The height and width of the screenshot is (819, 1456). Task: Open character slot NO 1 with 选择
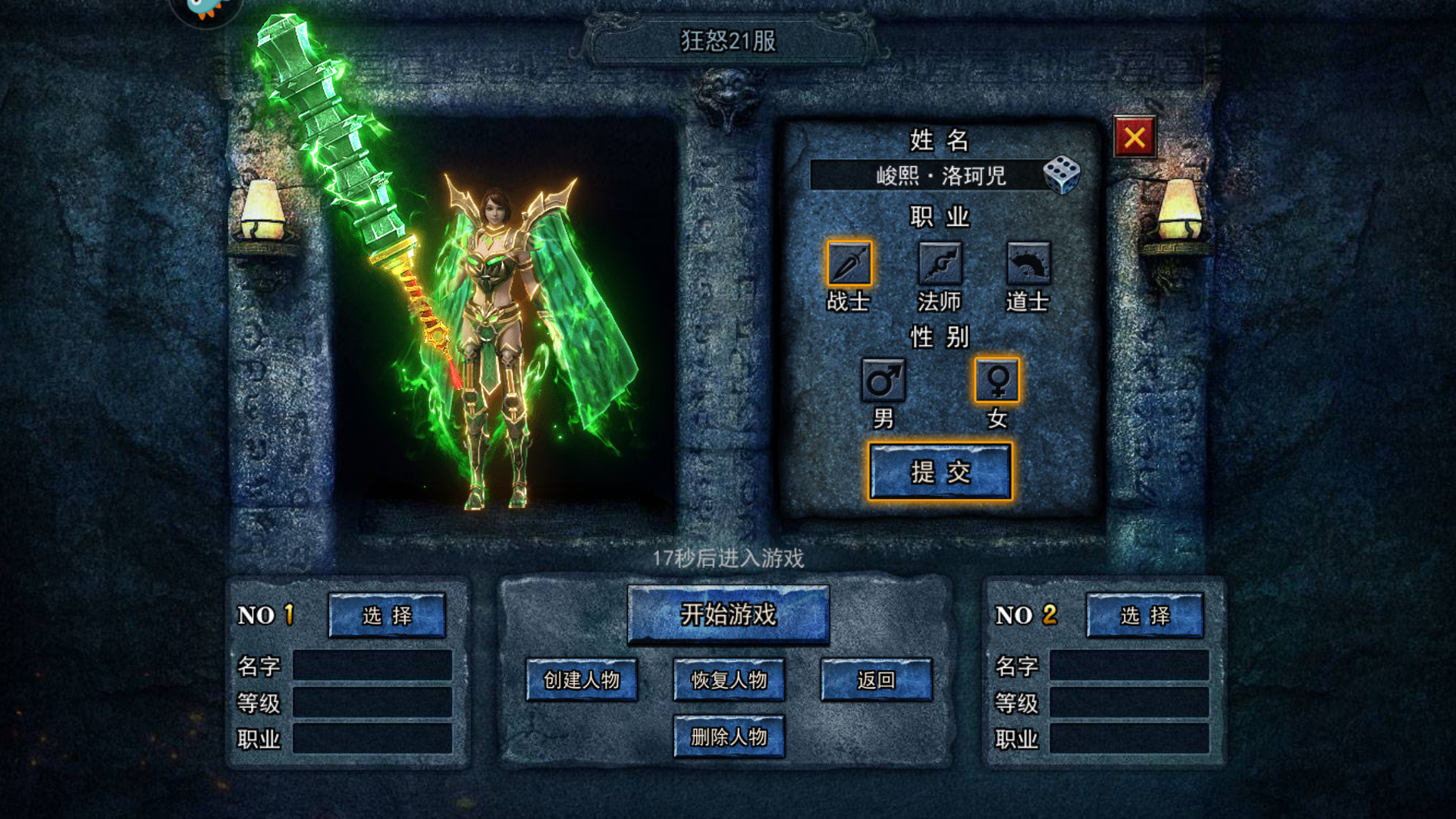[x=388, y=617]
